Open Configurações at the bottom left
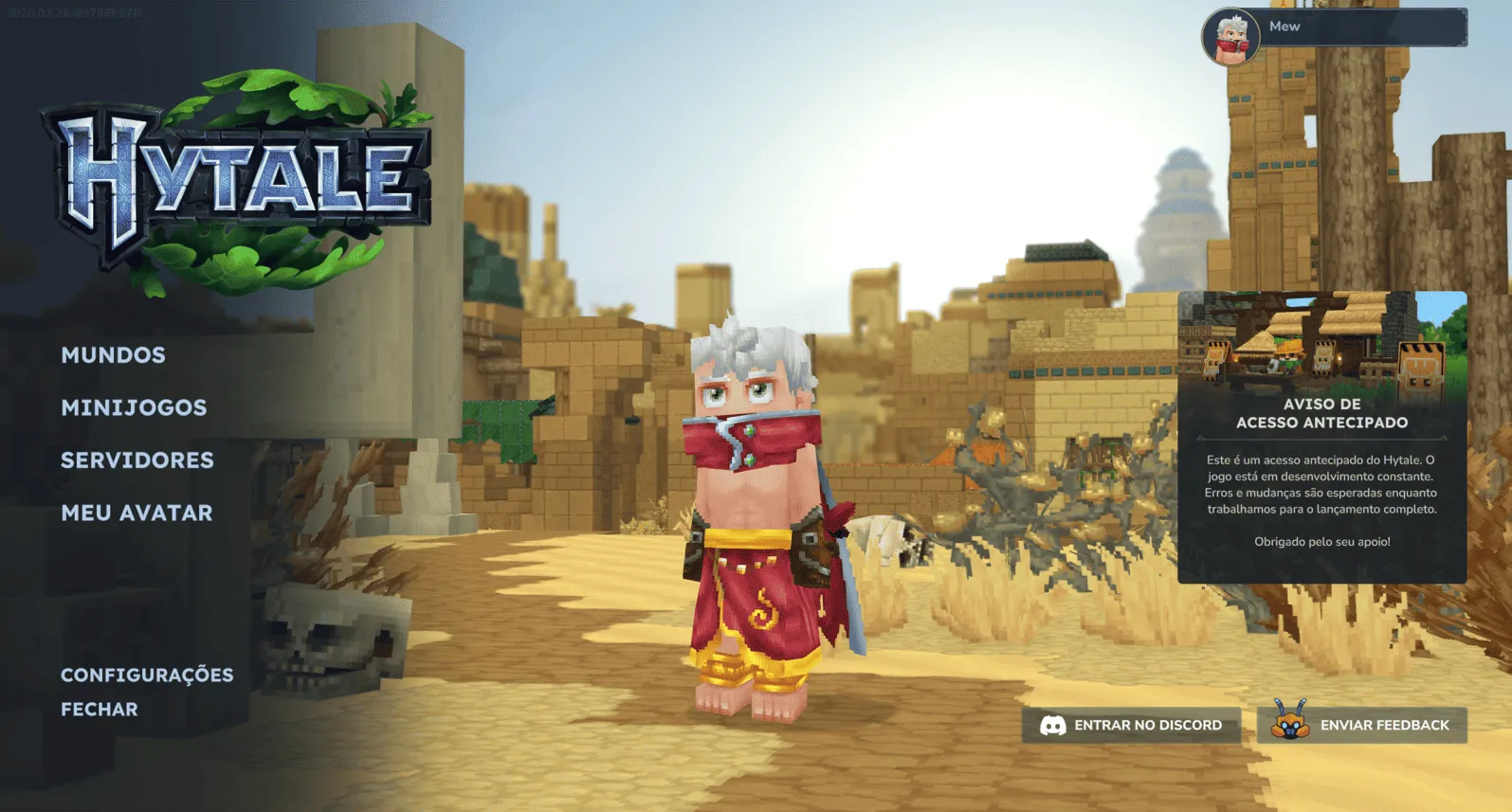Screen dimensions: 1512x812 tap(147, 675)
